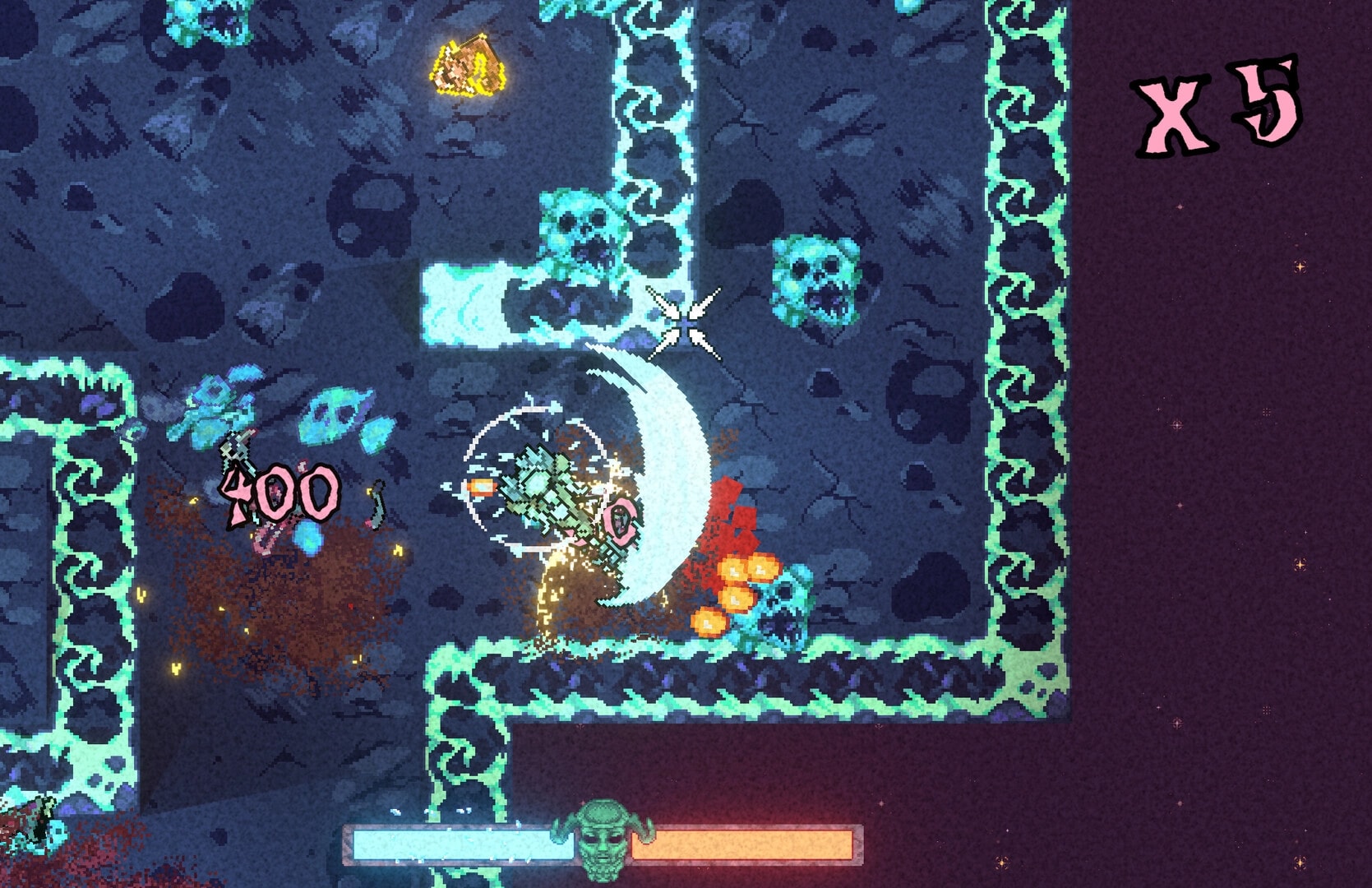Click the large teal skull face above the player

(582, 238)
